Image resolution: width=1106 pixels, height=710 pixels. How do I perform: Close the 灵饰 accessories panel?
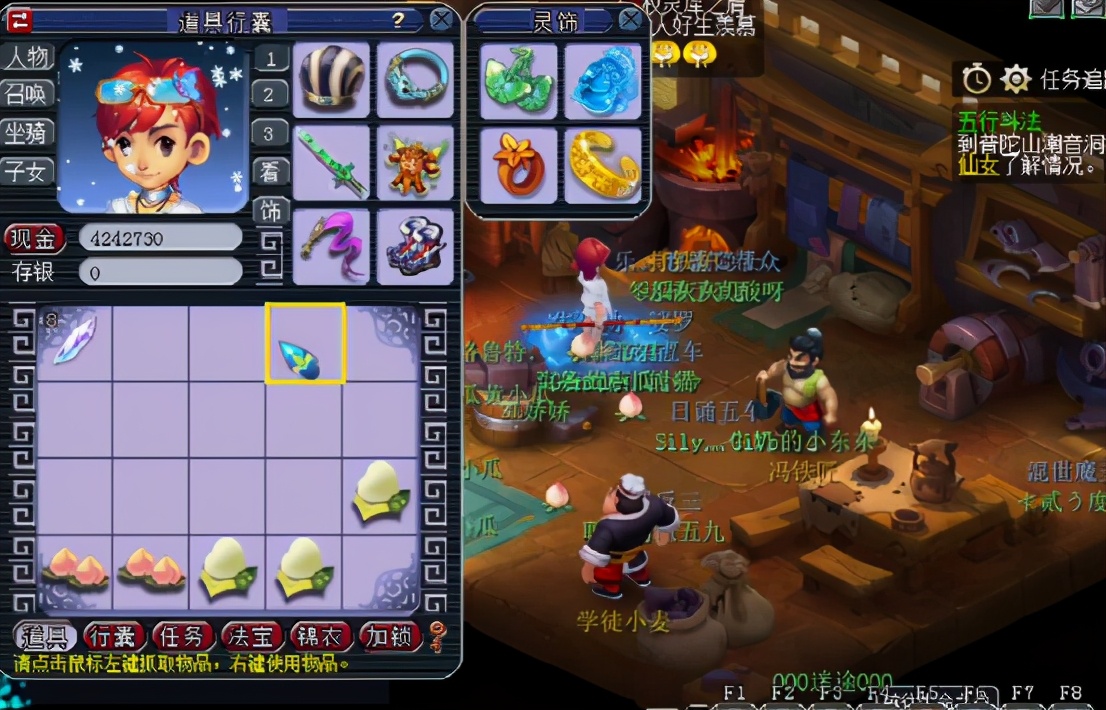630,19
